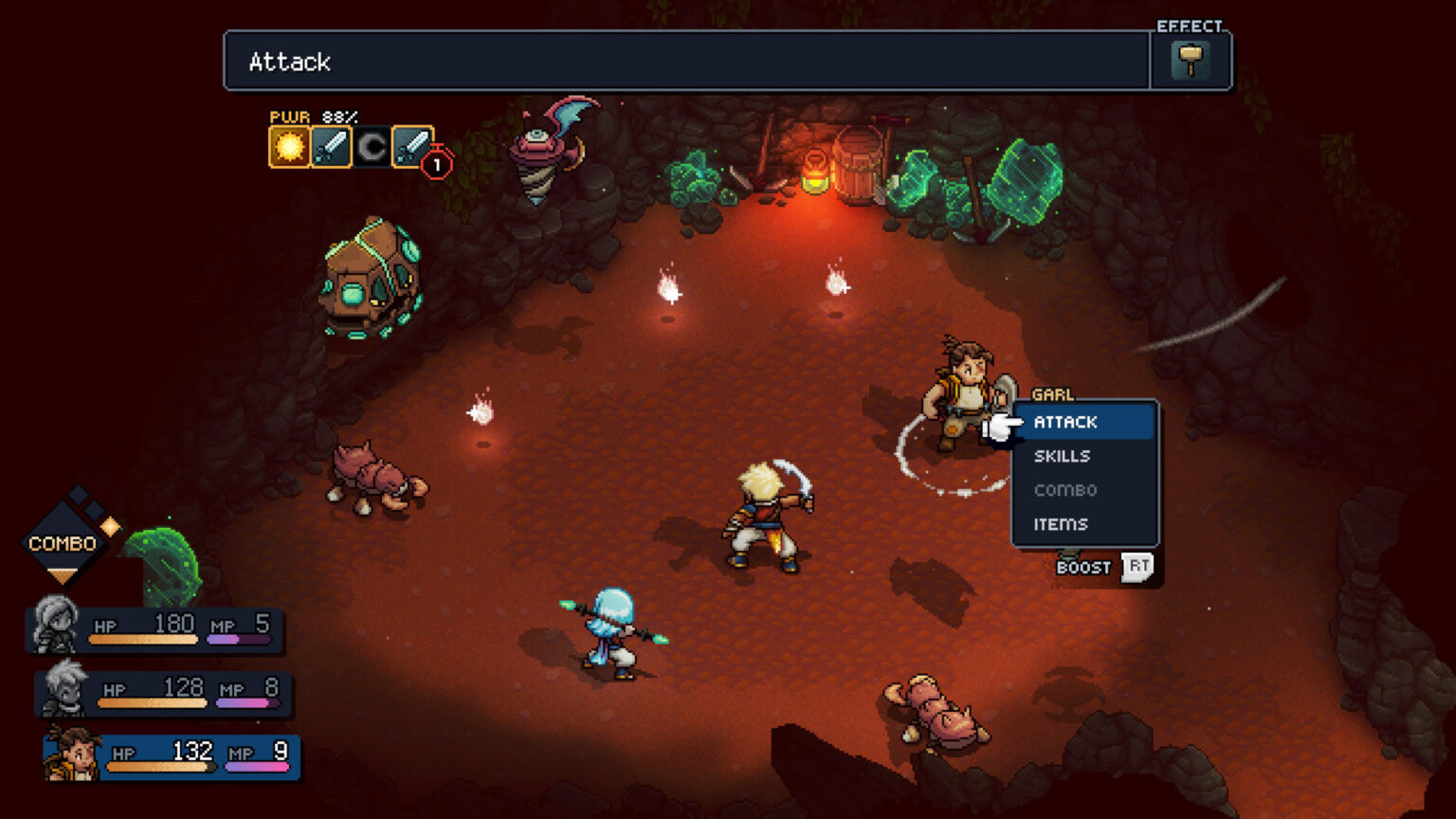This screenshot has height=819, width=1456.
Task: Select the sun spell lock icon
Action: [289, 147]
